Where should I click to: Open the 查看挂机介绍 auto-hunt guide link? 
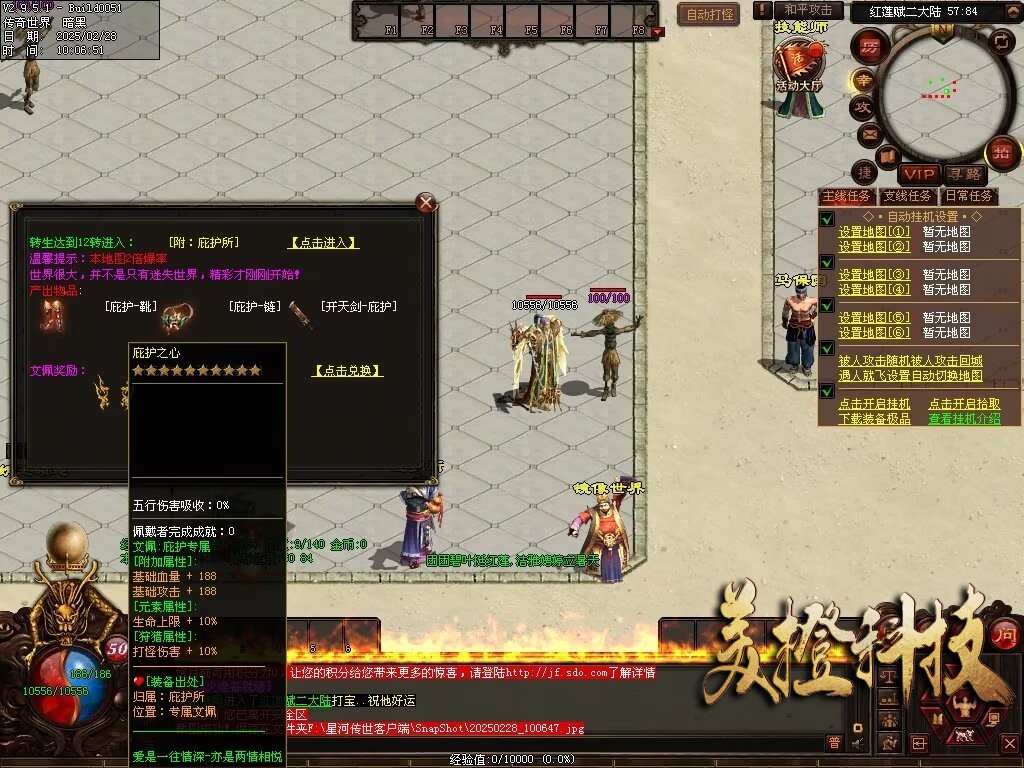click(963, 419)
